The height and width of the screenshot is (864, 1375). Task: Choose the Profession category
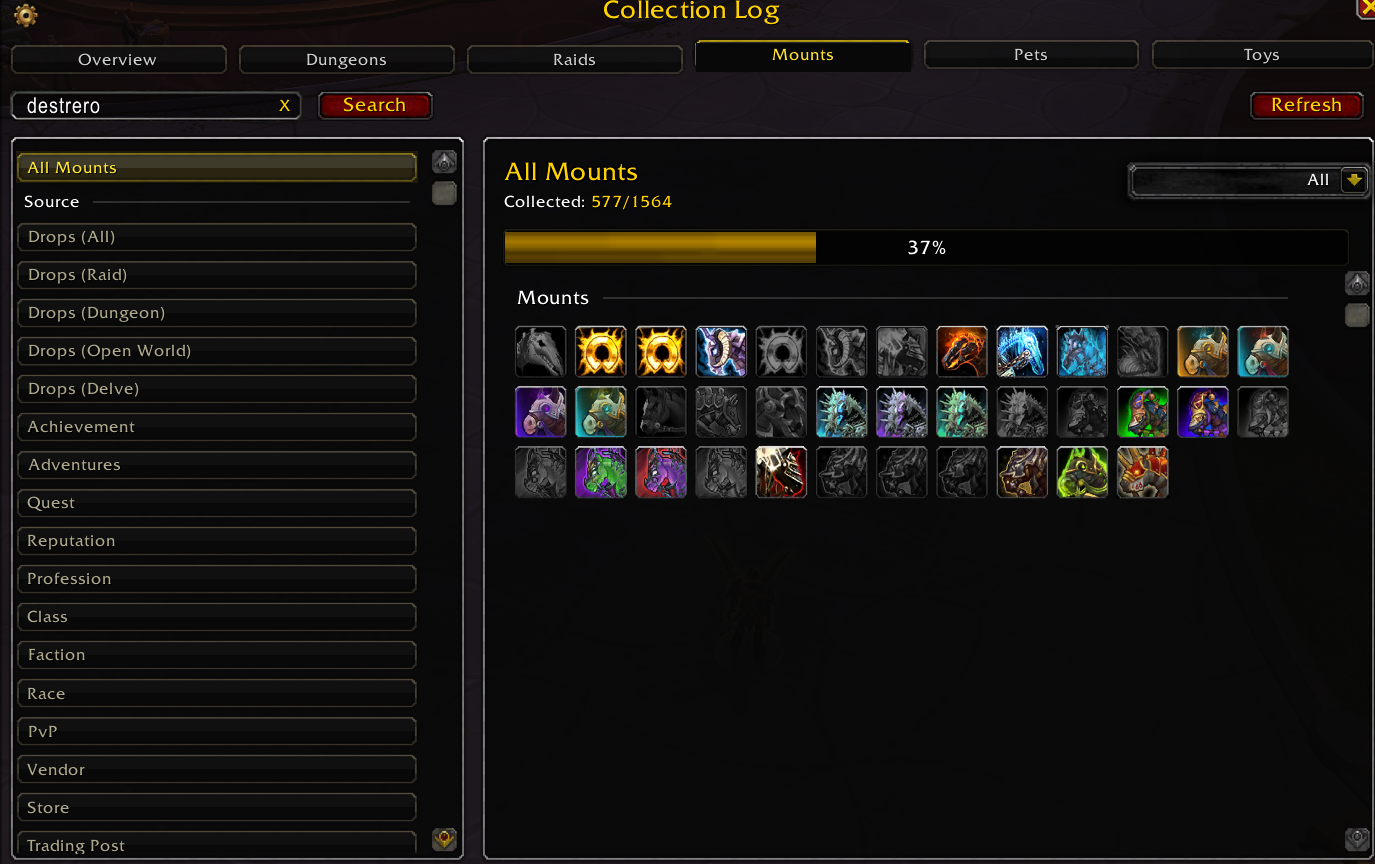pyautogui.click(x=216, y=579)
